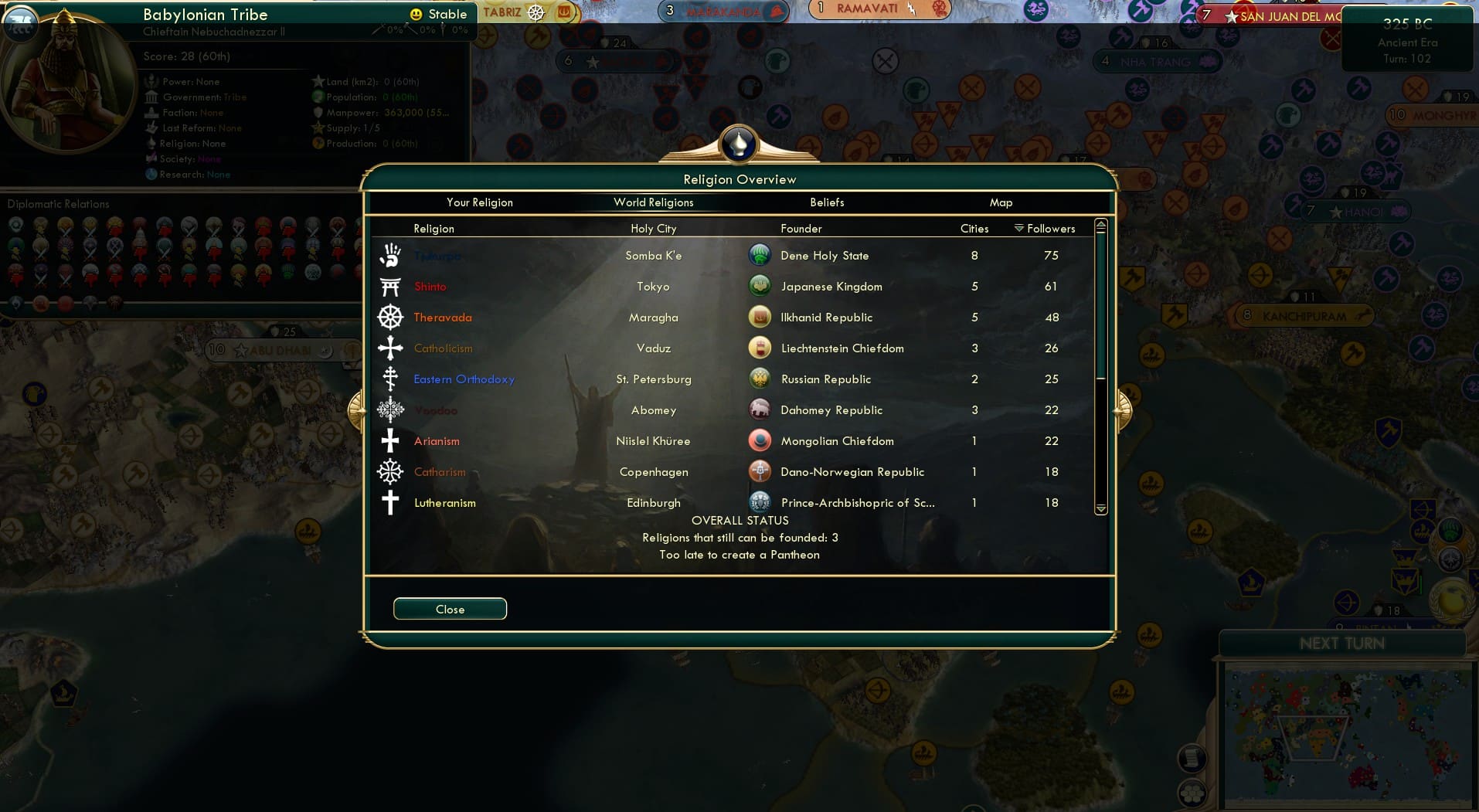Image resolution: width=1479 pixels, height=812 pixels.
Task: Switch to the Your Religion tab
Action: click(x=480, y=202)
